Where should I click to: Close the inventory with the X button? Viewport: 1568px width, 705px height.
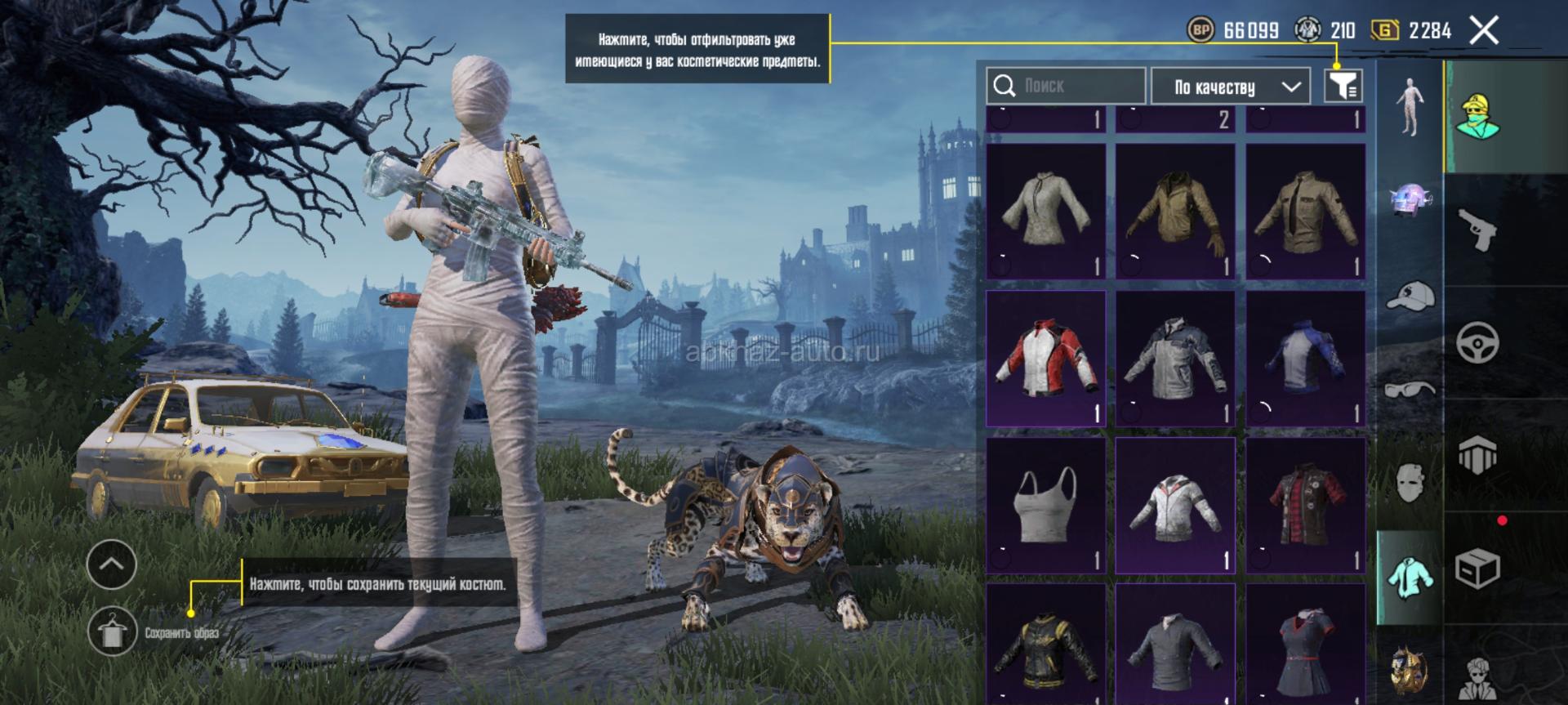pyautogui.click(x=1483, y=31)
